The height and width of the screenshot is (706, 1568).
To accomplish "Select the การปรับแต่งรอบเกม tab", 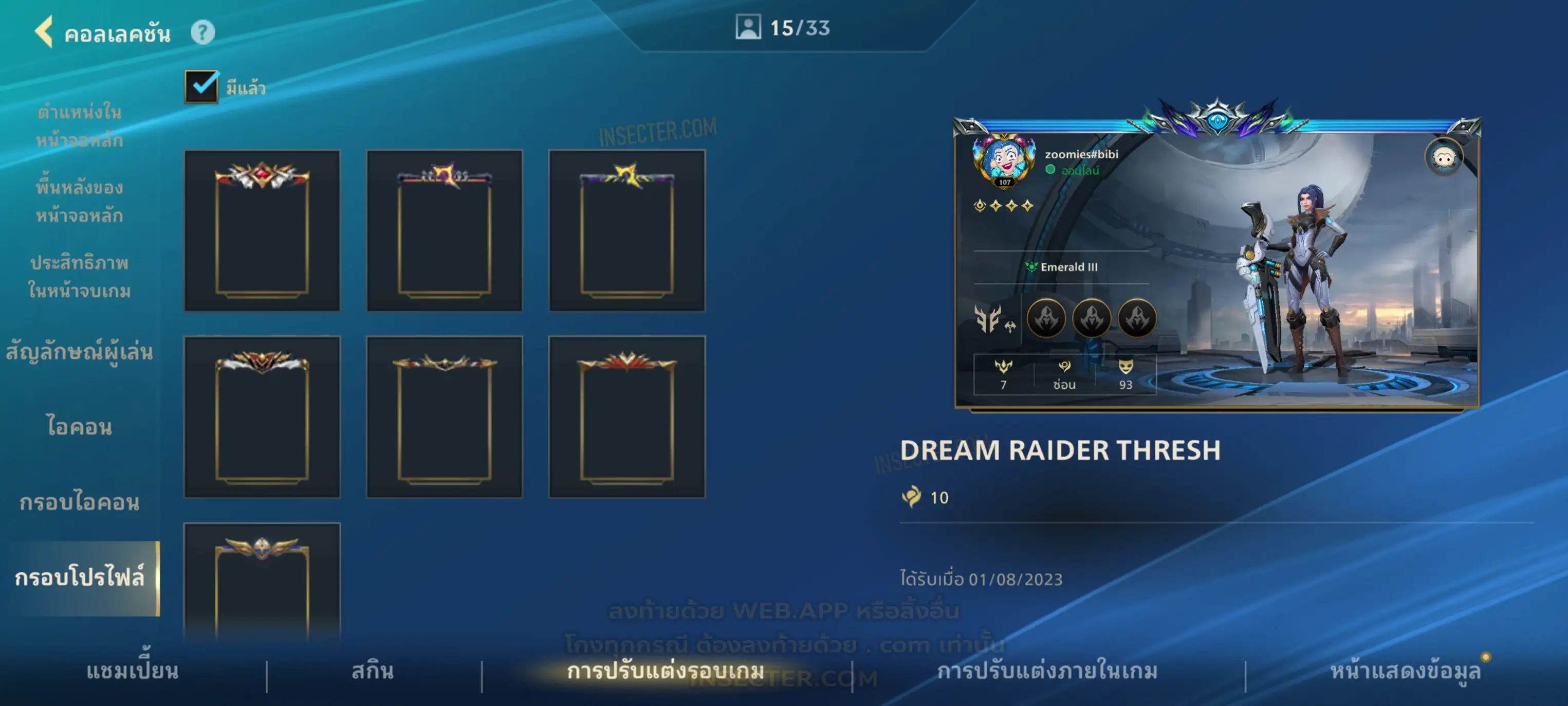I will (666, 671).
